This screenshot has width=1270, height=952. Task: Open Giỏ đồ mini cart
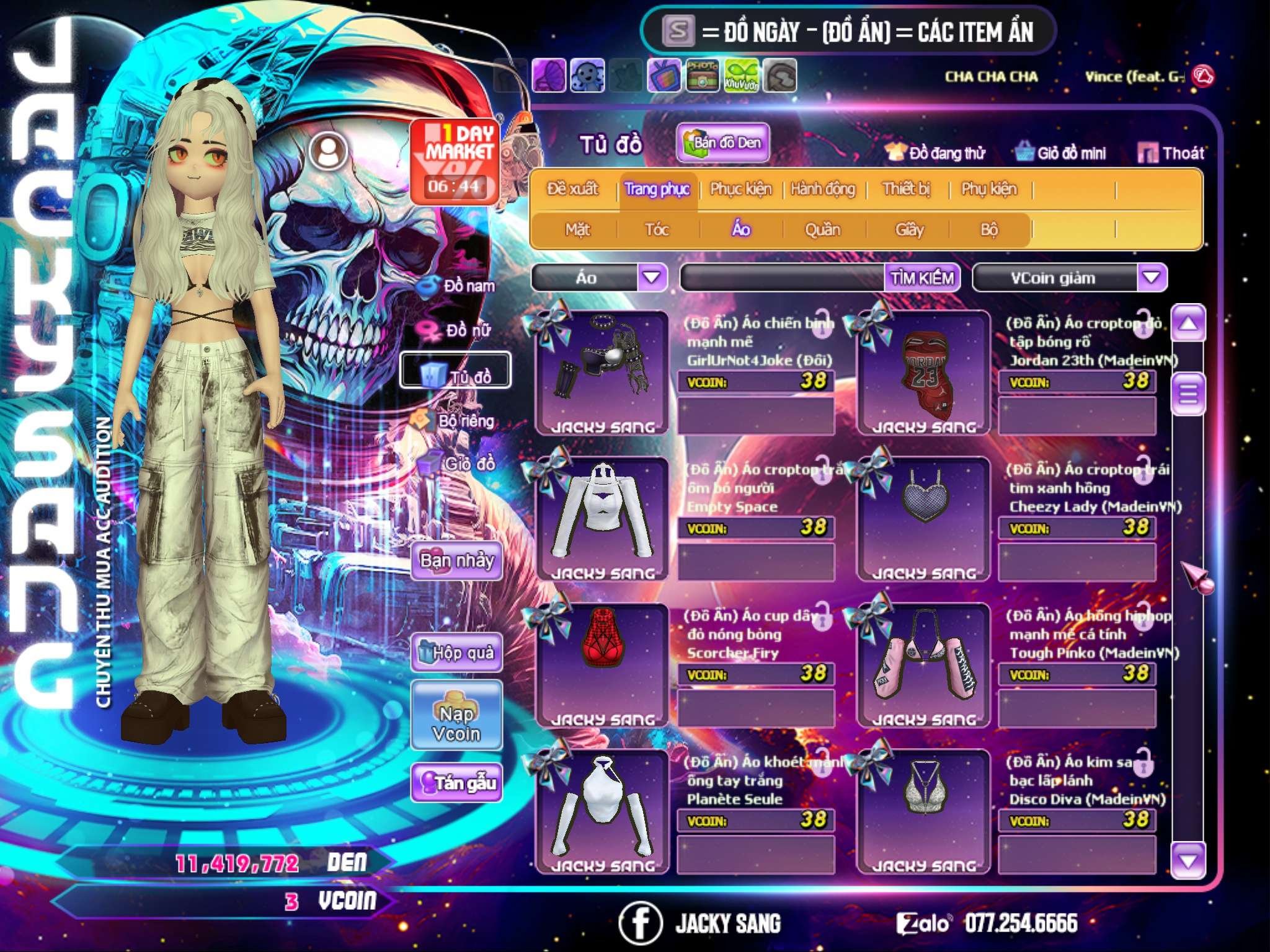(1061, 153)
